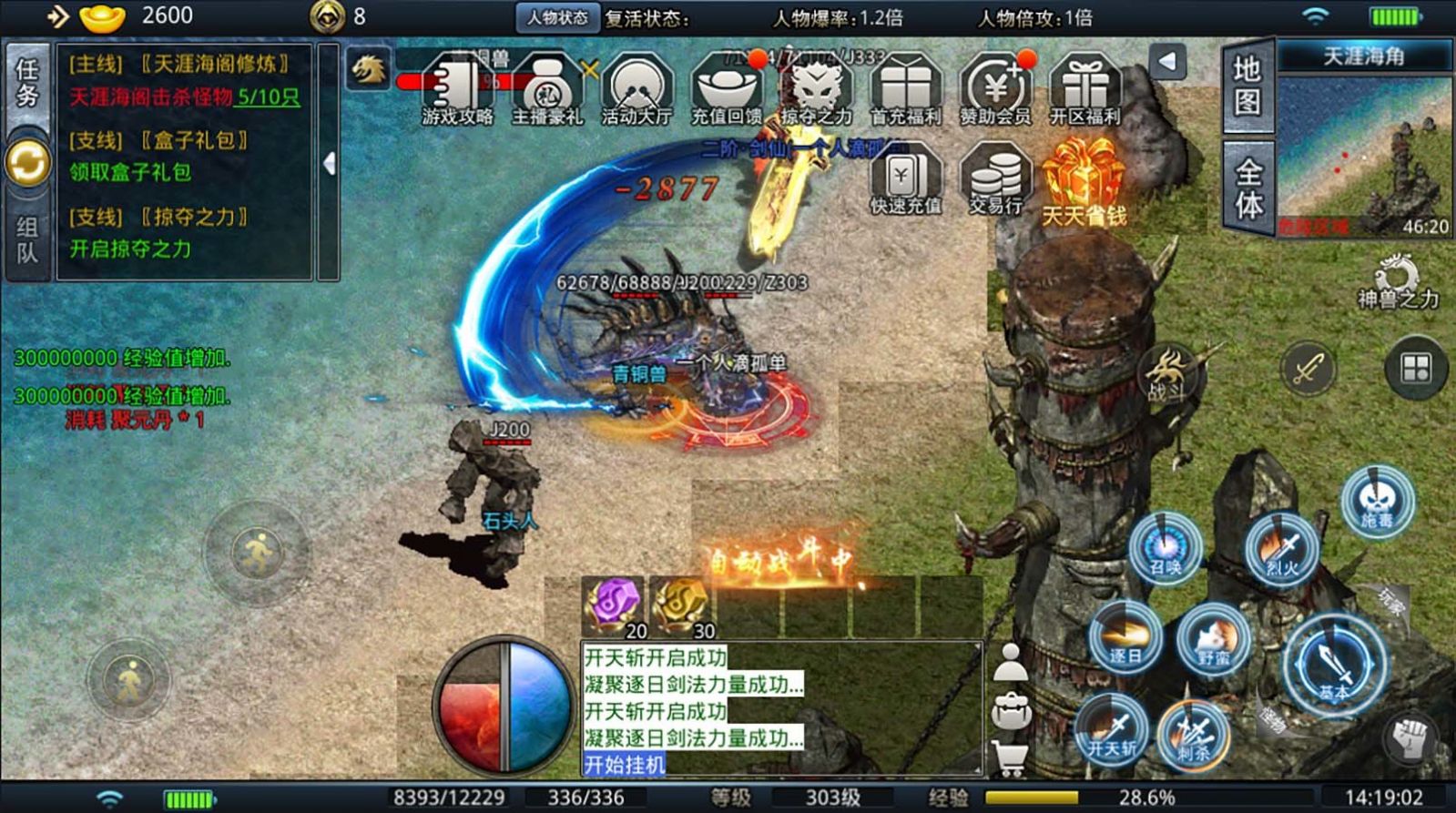Open the 赞助会员 sponsor membership
Screen dimensions: 1456x813
pos(995,89)
